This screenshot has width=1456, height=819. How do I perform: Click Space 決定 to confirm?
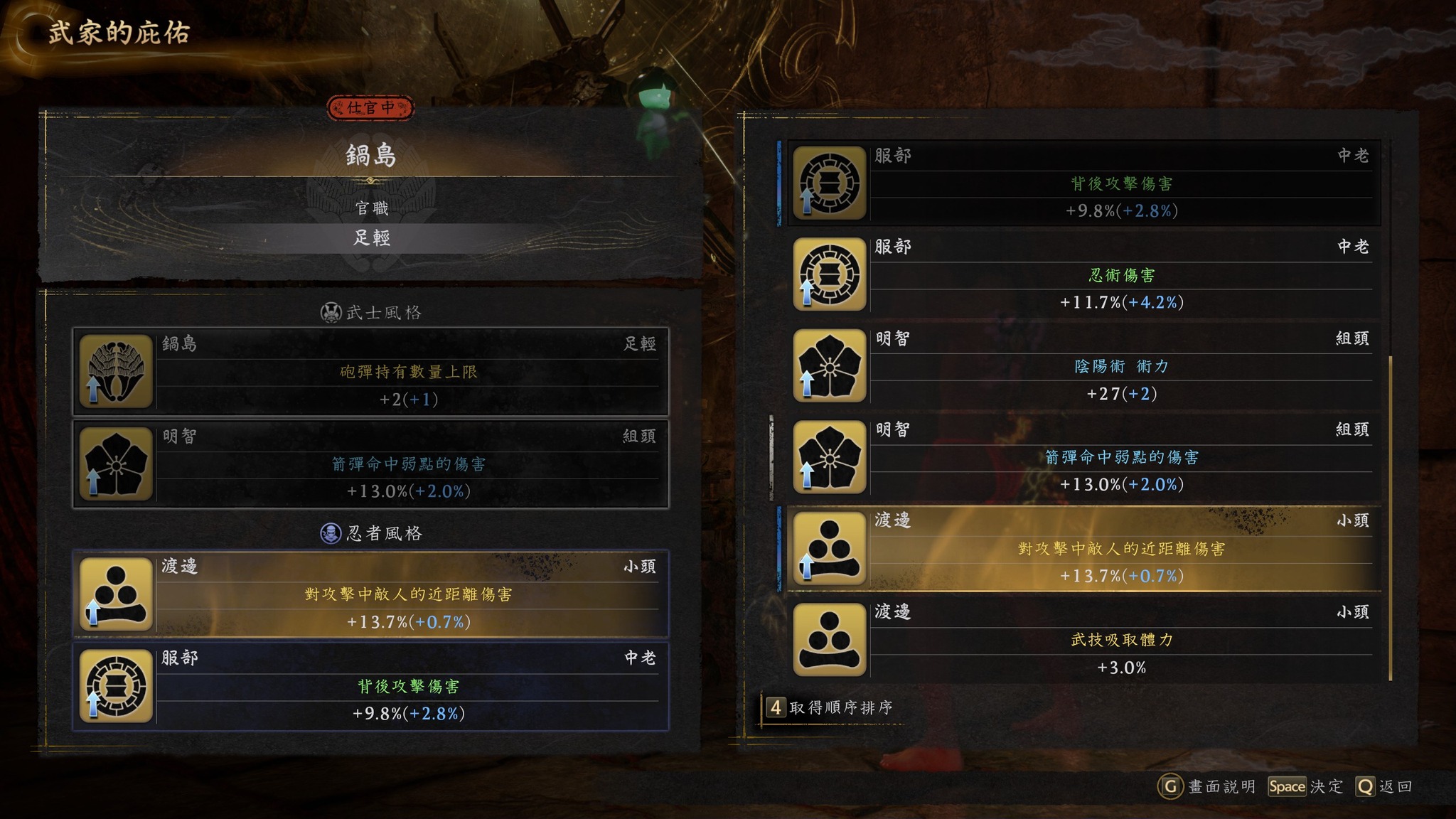(1287, 786)
